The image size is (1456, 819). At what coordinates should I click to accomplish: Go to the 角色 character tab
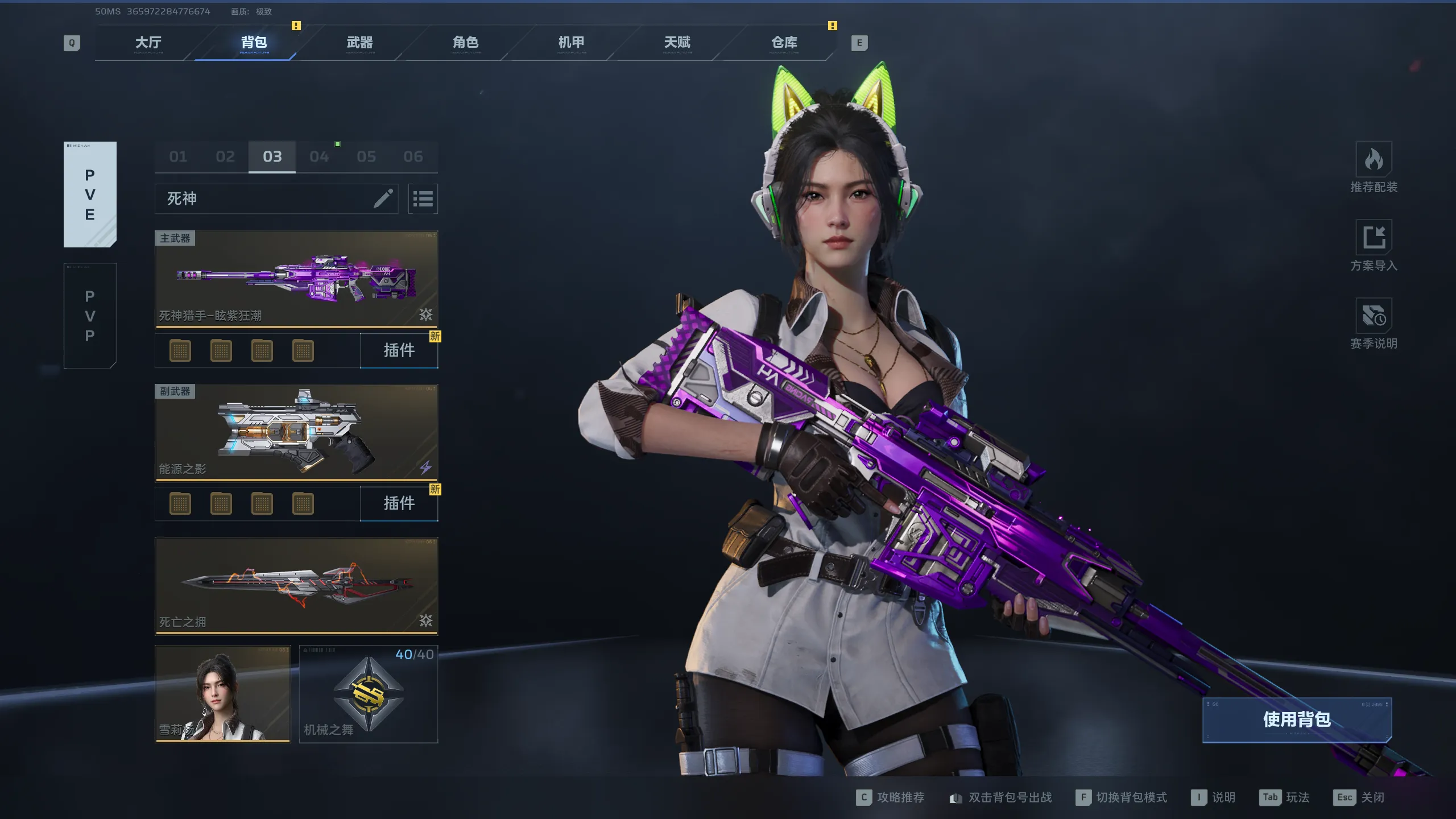[465, 43]
